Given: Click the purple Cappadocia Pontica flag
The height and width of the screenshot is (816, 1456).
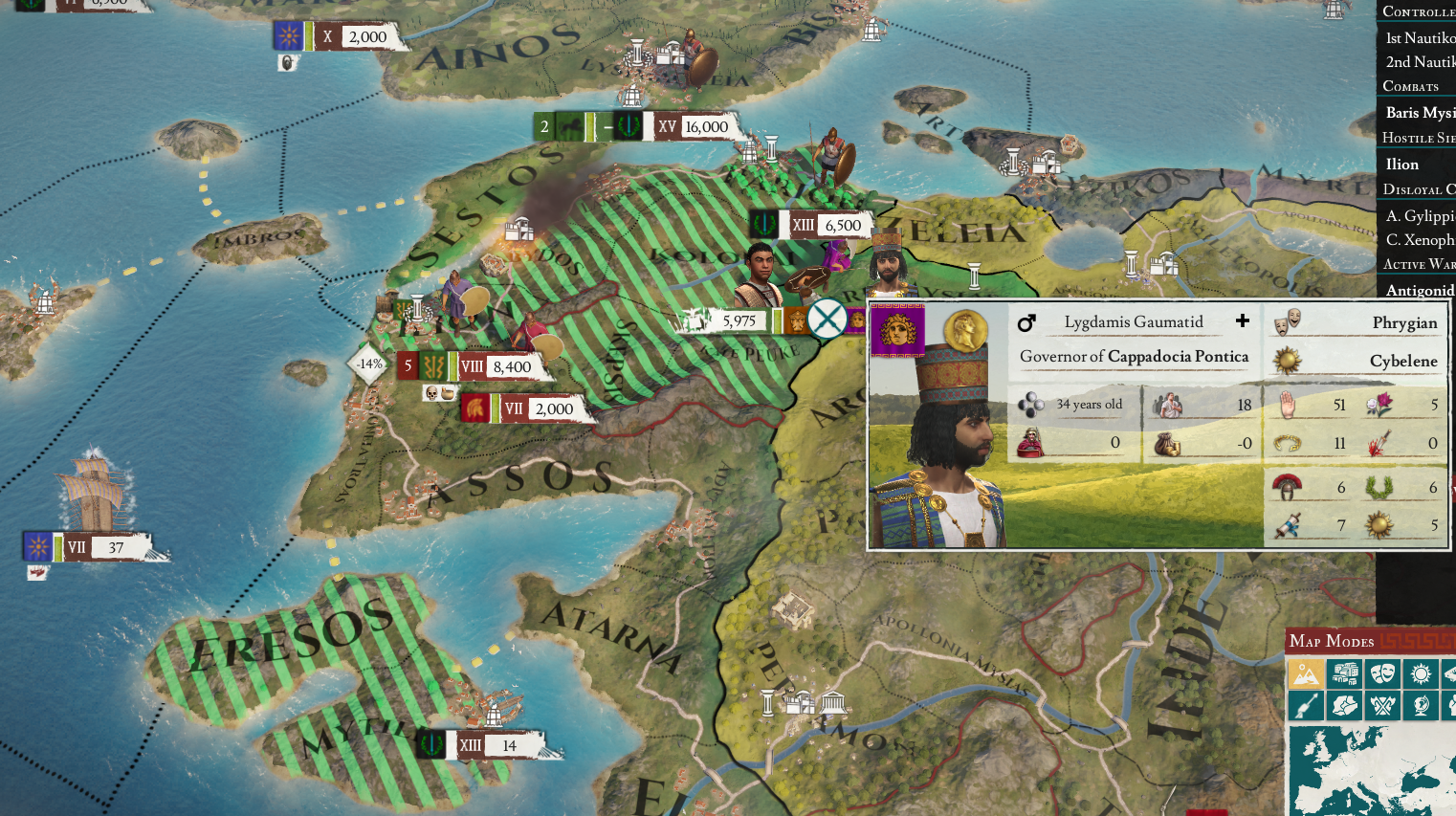Looking at the screenshot, I should pos(897,329).
